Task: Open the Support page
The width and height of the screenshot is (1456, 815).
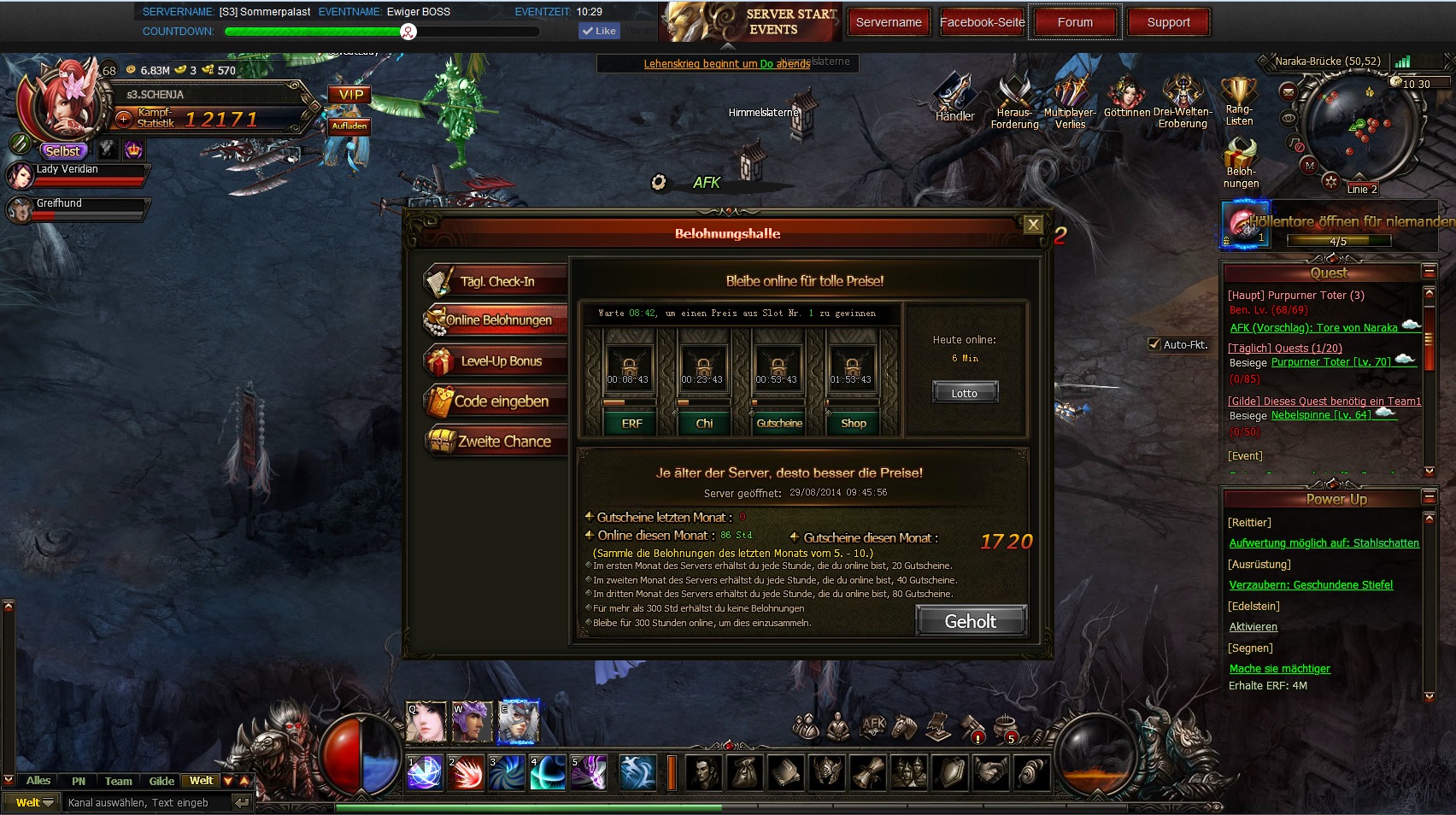Action: coord(1168,22)
